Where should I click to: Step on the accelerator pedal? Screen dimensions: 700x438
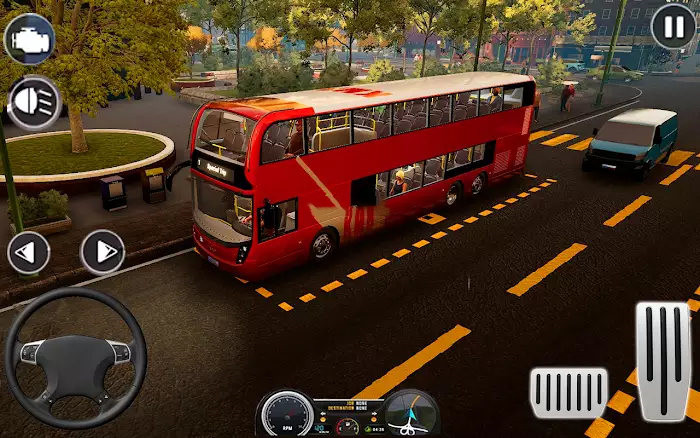point(663,361)
